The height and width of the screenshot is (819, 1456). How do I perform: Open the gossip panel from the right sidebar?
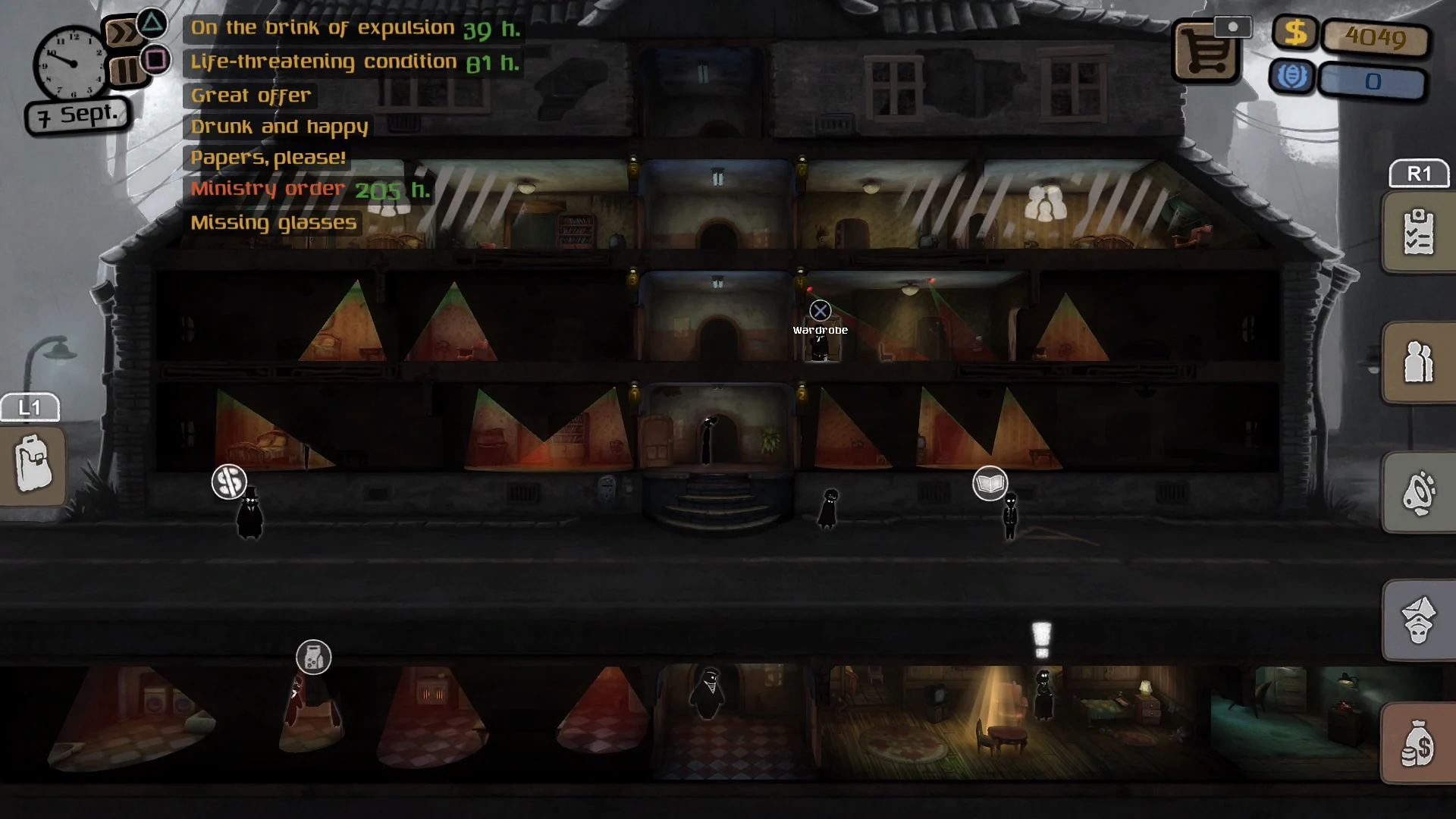pyautogui.click(x=1418, y=493)
